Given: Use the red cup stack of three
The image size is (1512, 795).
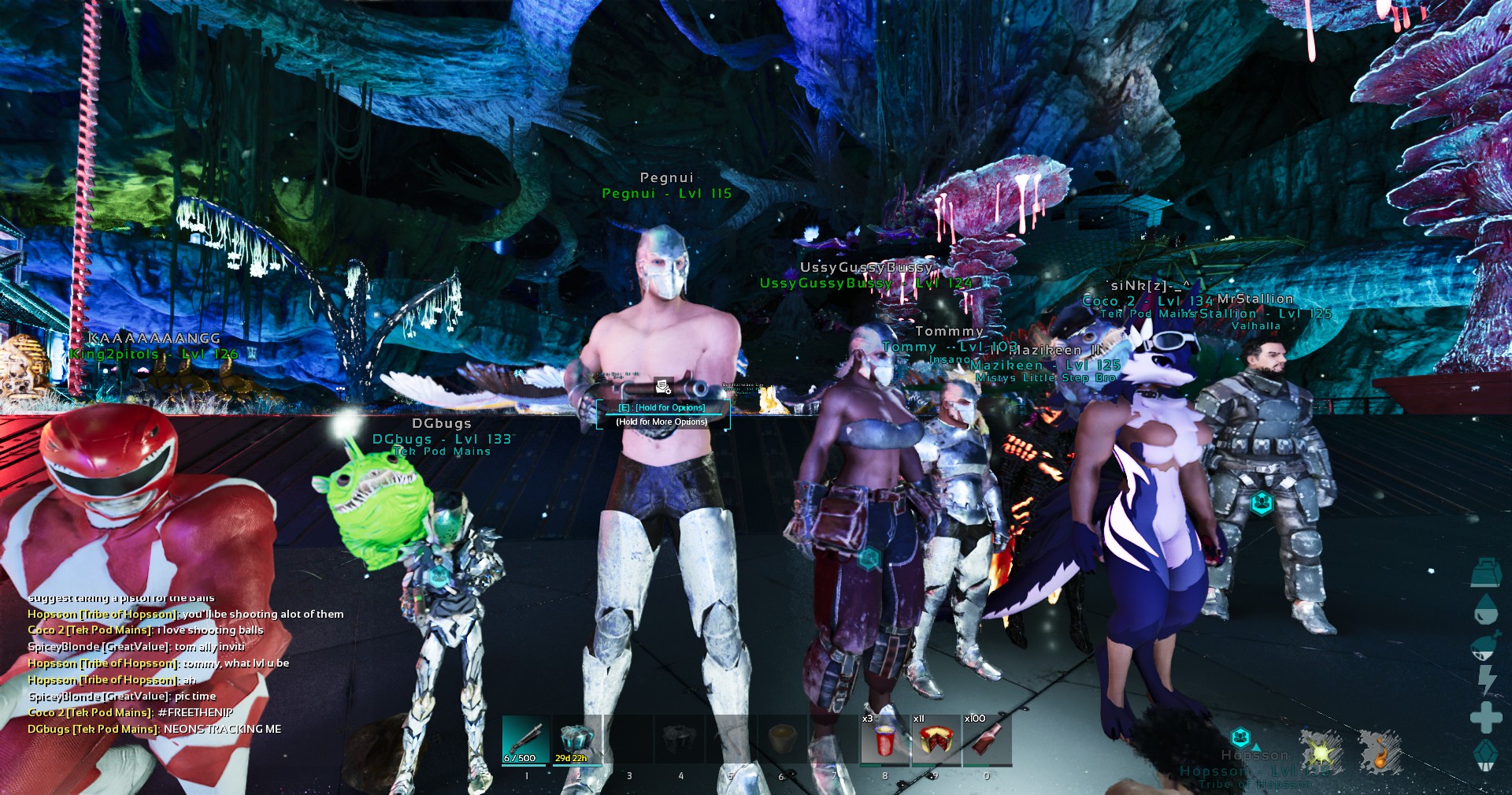Looking at the screenshot, I should (x=884, y=740).
